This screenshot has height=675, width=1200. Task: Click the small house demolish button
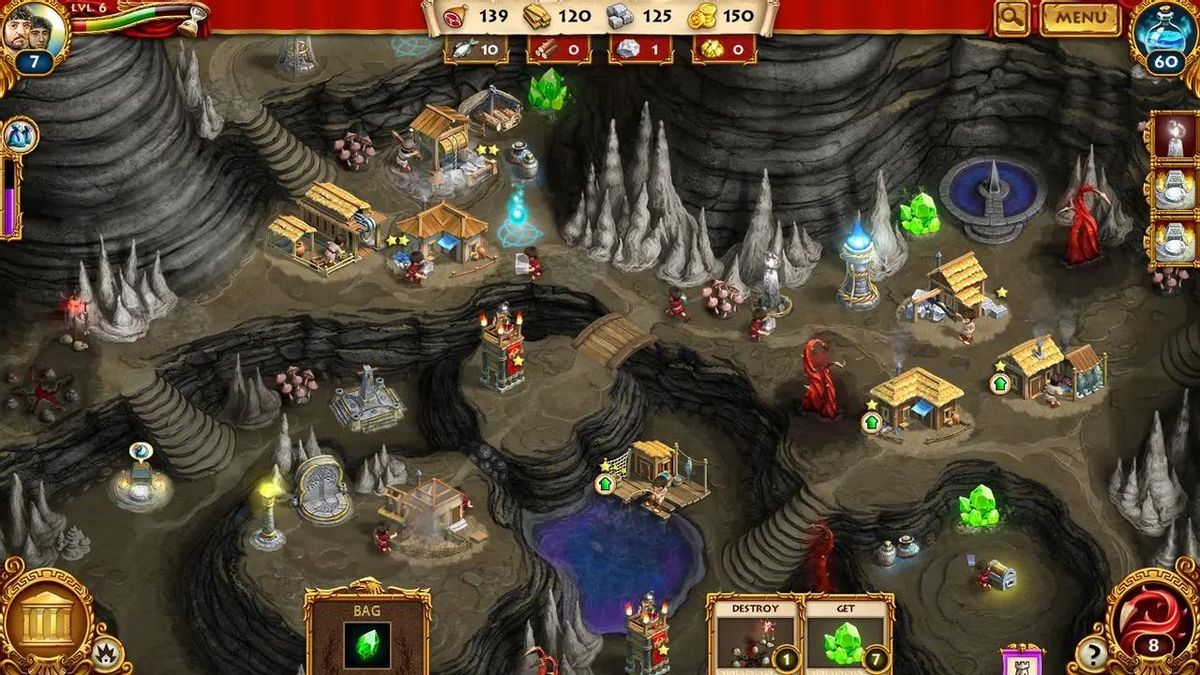(106, 655)
